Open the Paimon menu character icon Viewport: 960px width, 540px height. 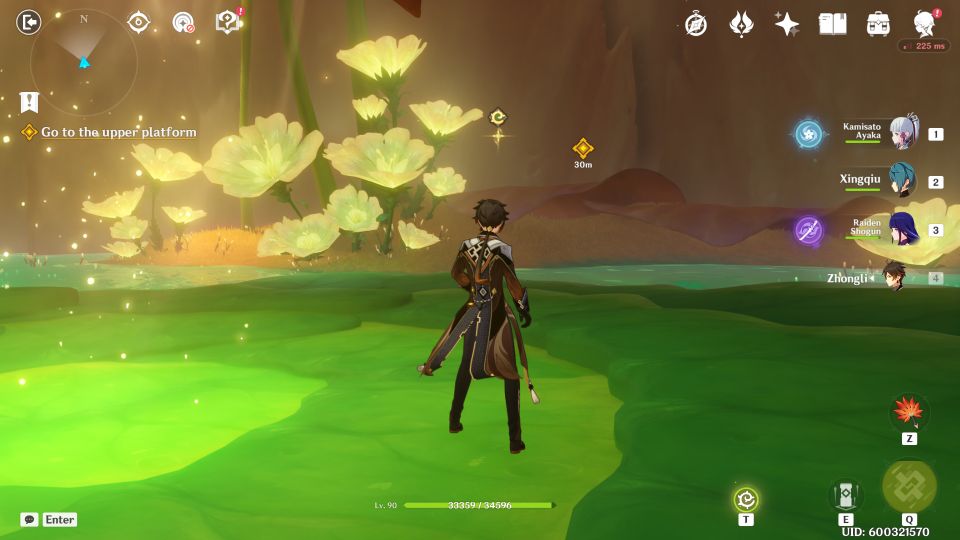[925, 24]
